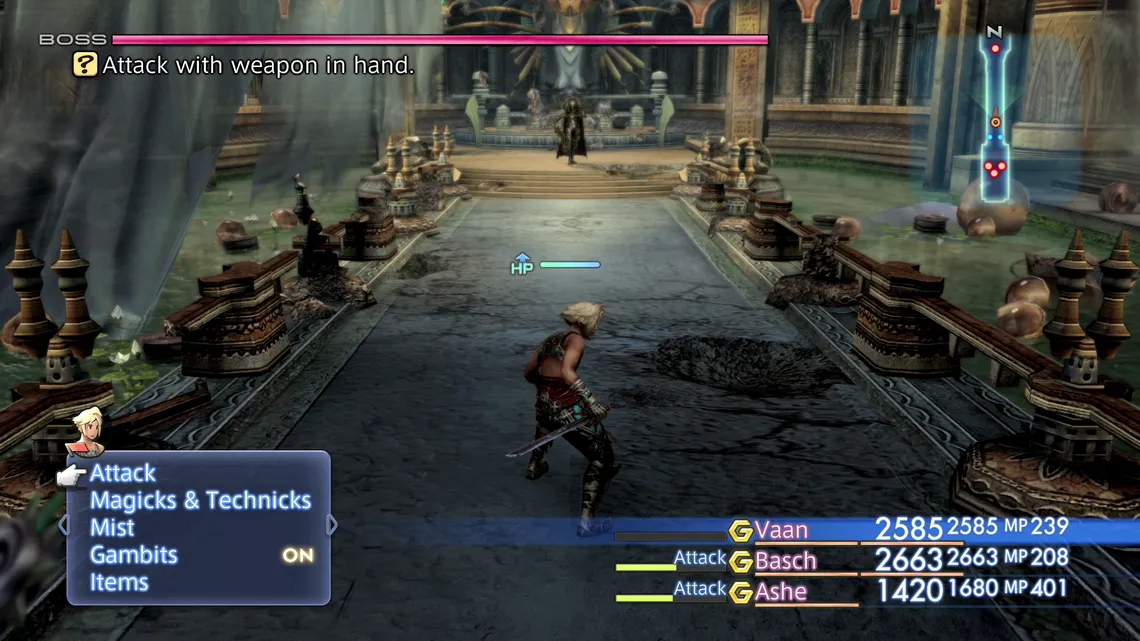Click Vaan's portrait above the command menu
The image size is (1140, 641).
(x=85, y=431)
